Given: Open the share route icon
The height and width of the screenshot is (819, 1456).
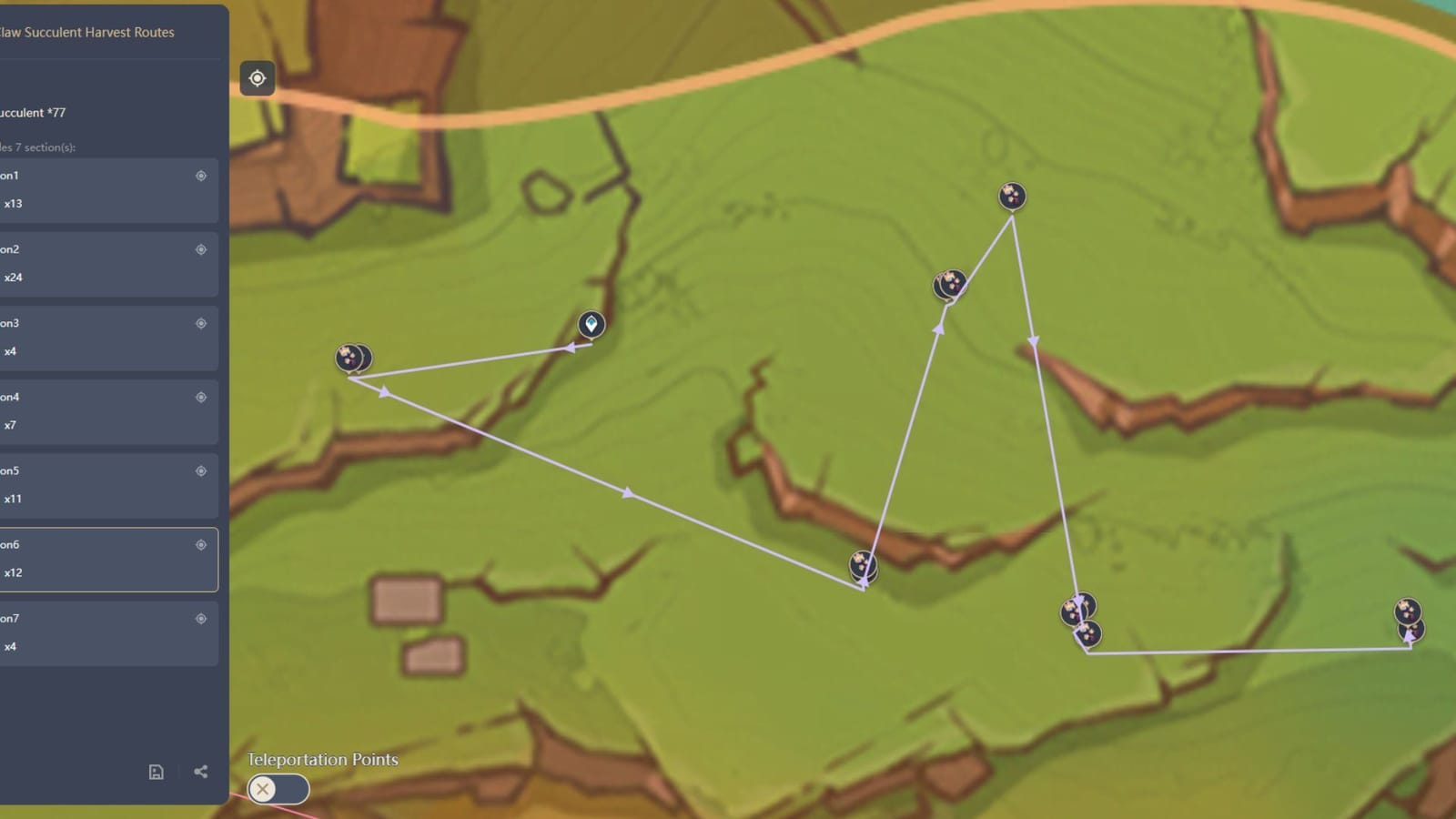Looking at the screenshot, I should point(199,772).
